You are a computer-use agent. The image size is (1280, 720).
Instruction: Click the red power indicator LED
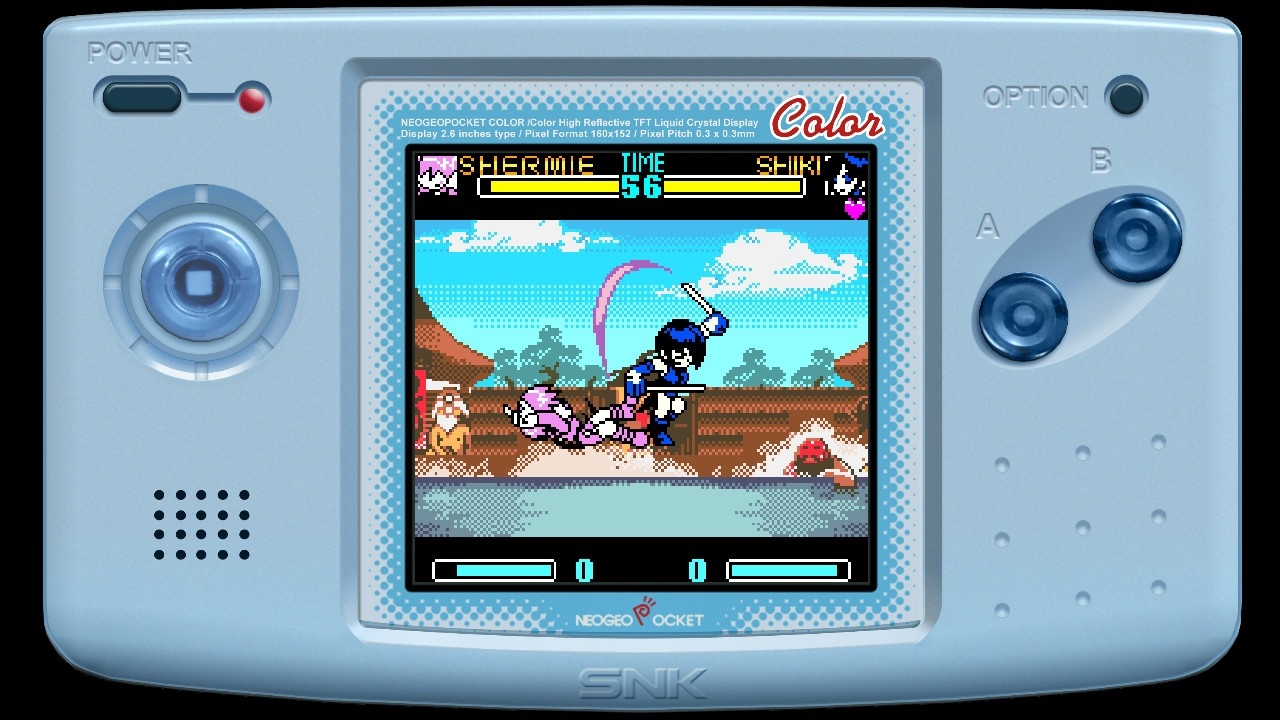pos(253,100)
